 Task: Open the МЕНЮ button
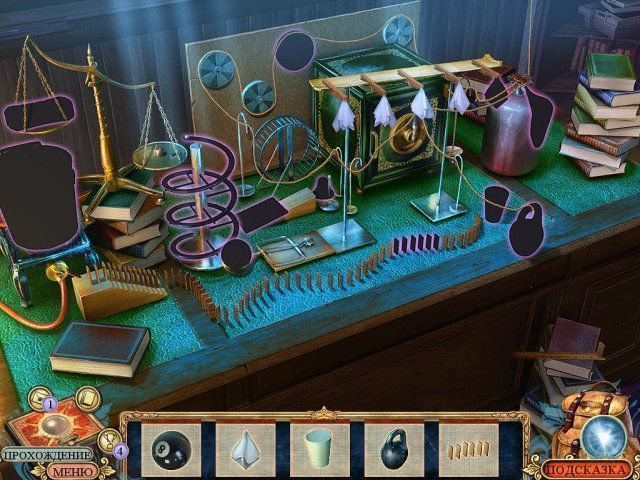[x=73, y=471]
